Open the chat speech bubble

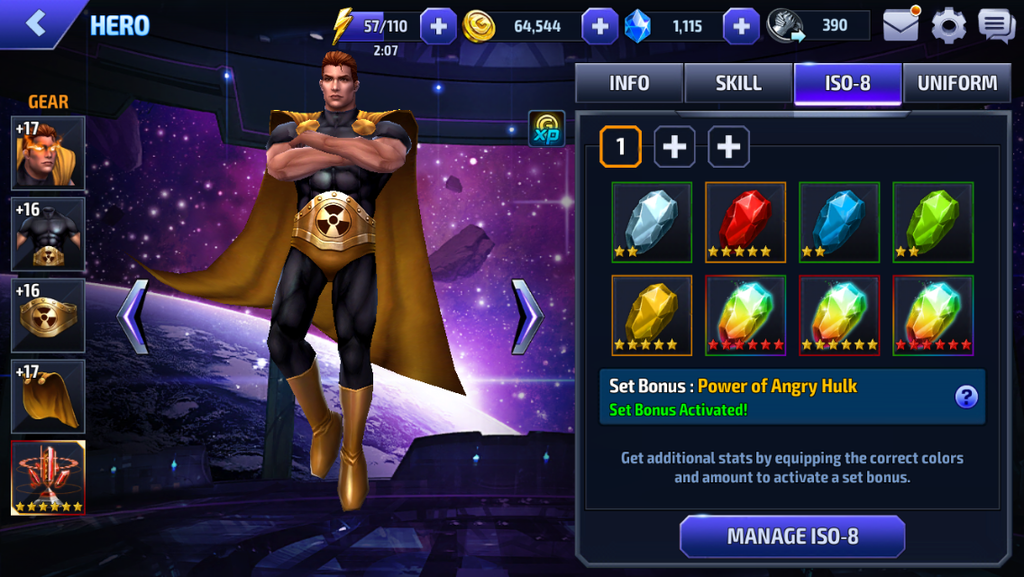(x=996, y=25)
